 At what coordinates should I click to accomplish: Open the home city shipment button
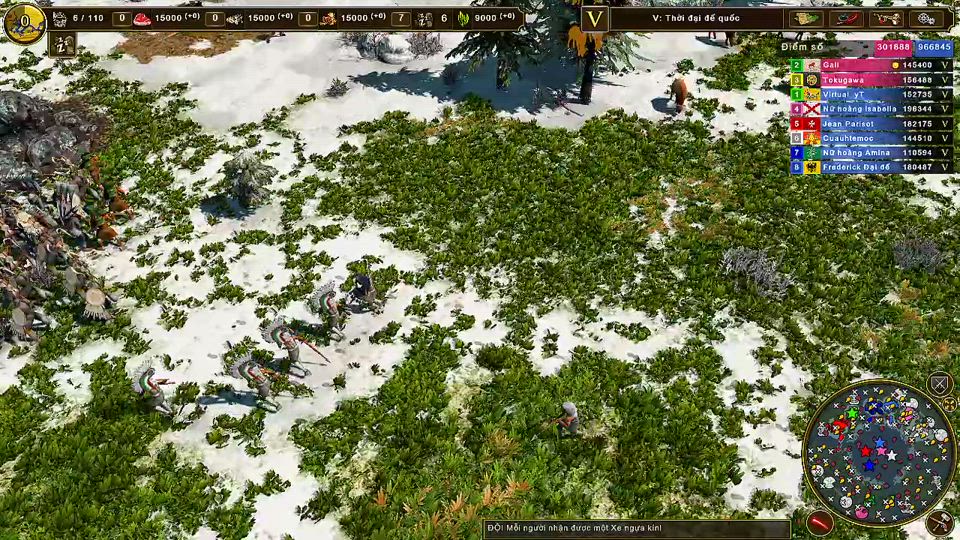(23, 21)
